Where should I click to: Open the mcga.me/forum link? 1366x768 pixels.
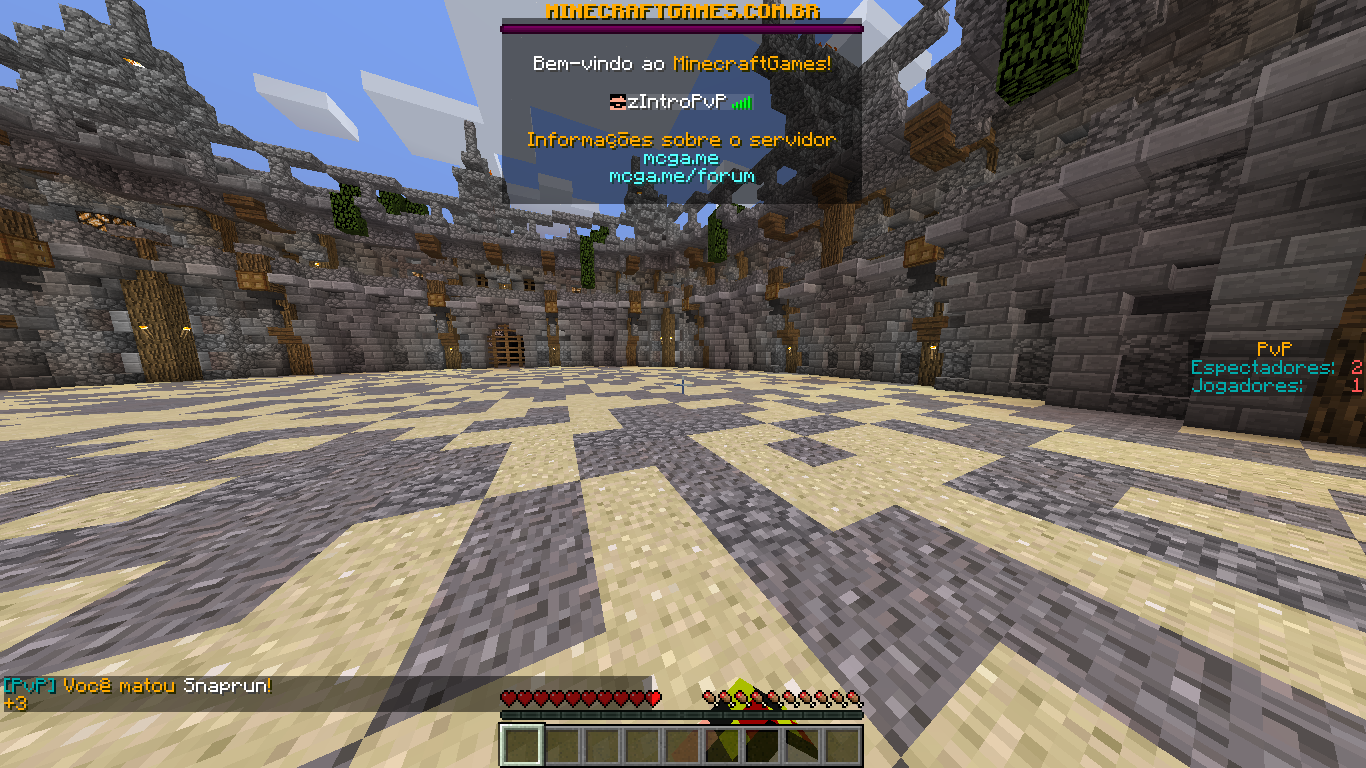point(681,176)
